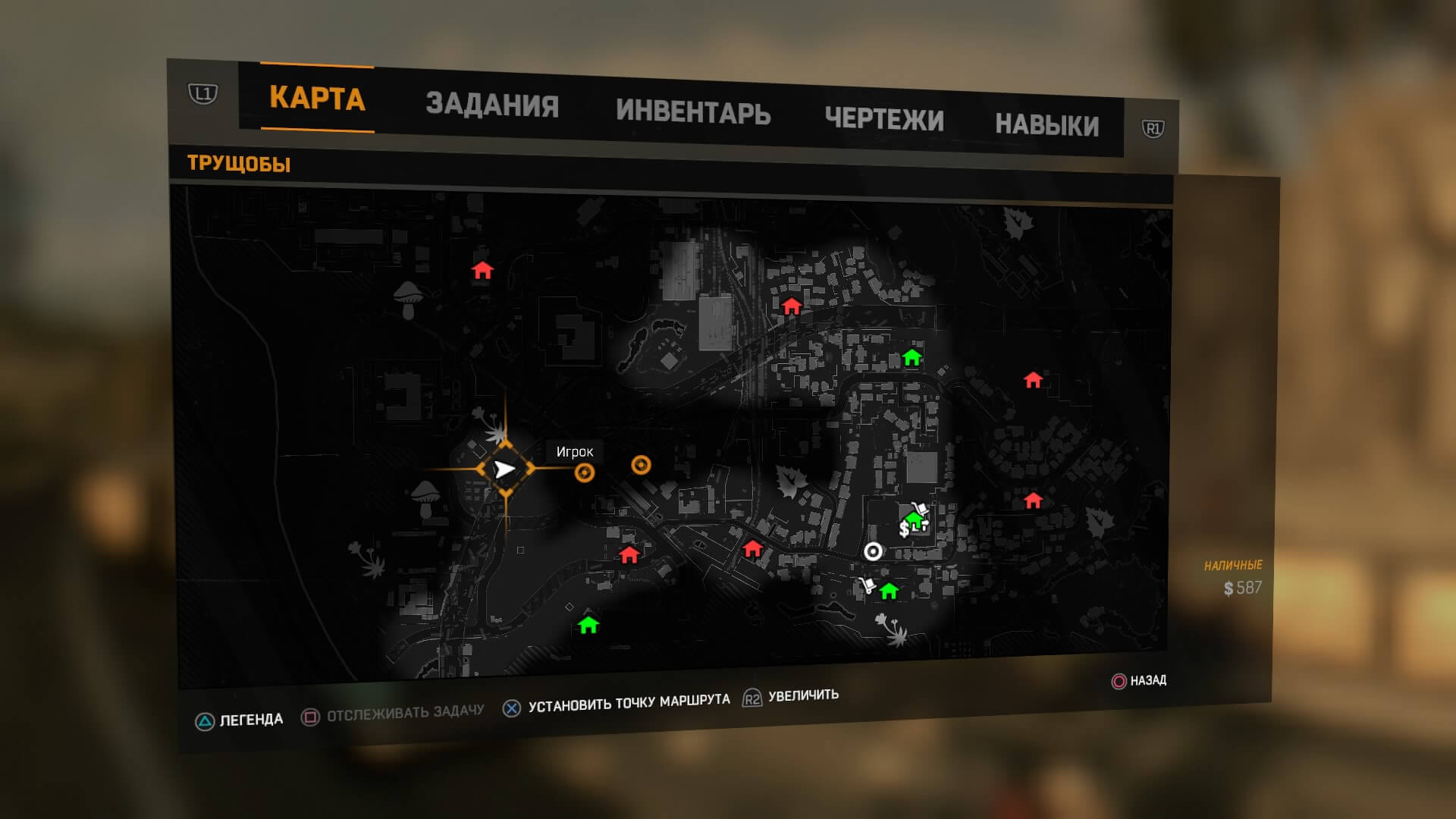Select the white circular objective marker
This screenshot has width=1456, height=819.
(x=873, y=552)
